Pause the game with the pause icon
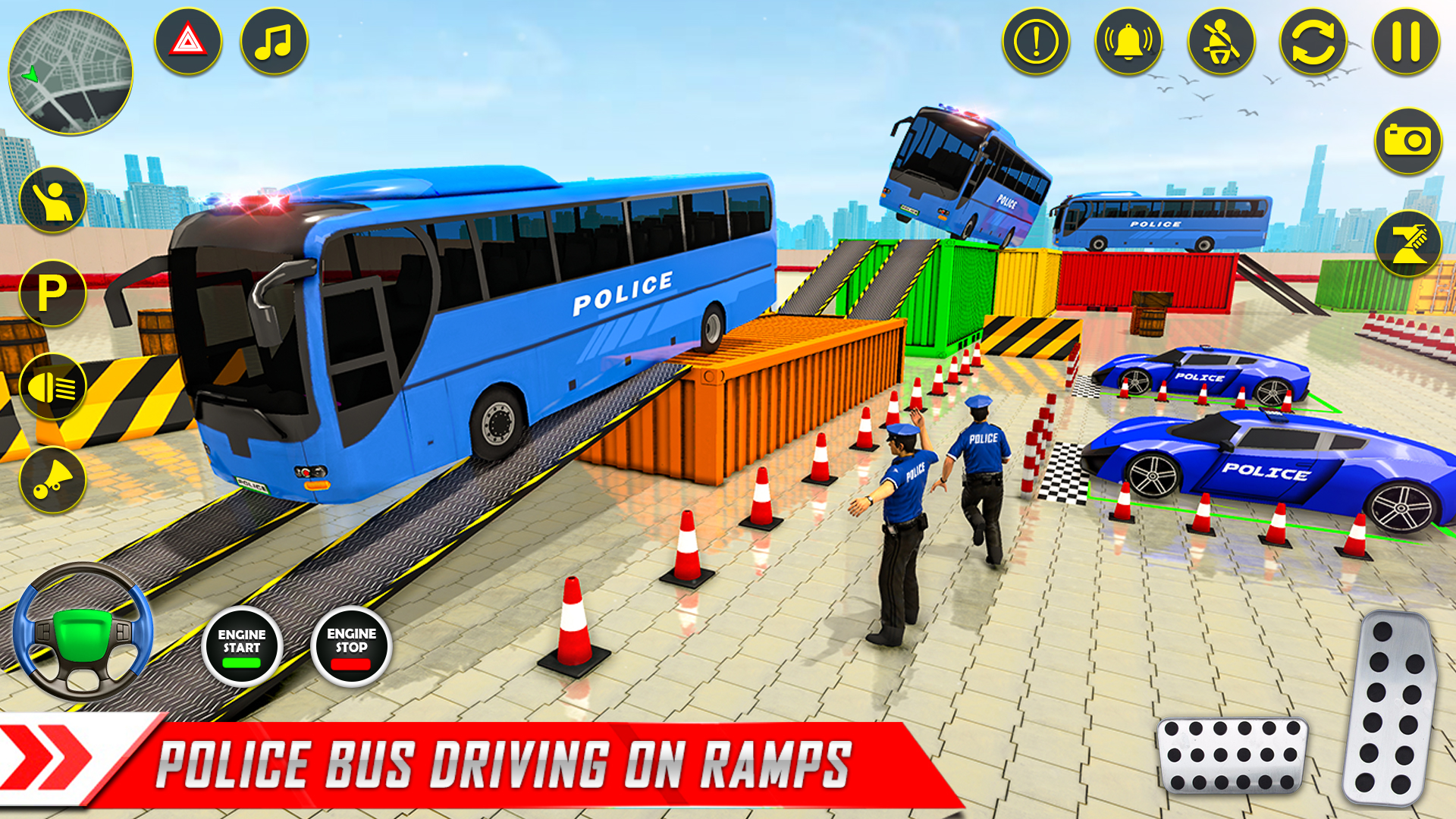Viewport: 1456px width, 819px height. click(1401, 43)
